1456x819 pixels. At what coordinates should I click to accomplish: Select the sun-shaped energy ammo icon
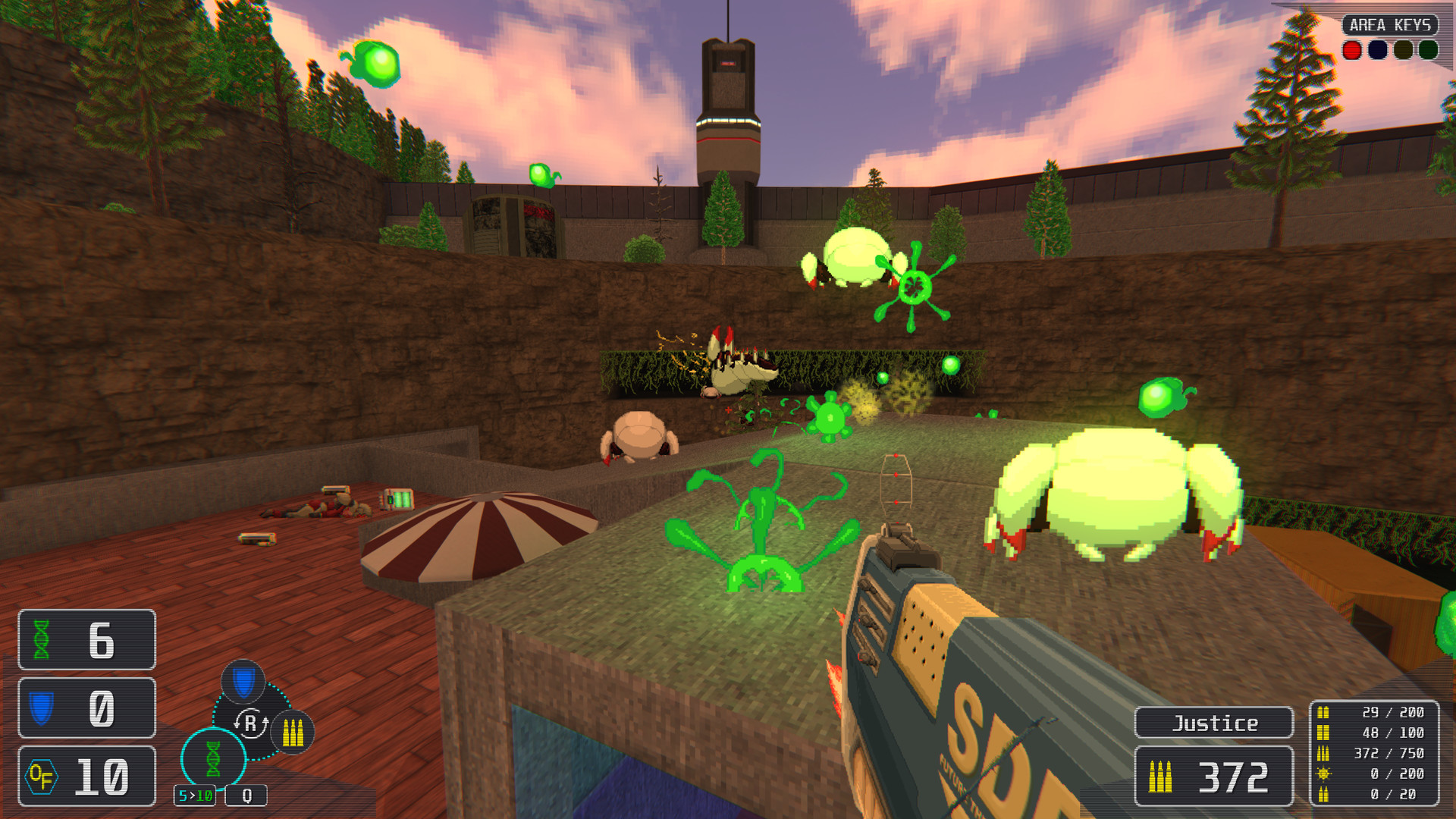tap(1323, 774)
